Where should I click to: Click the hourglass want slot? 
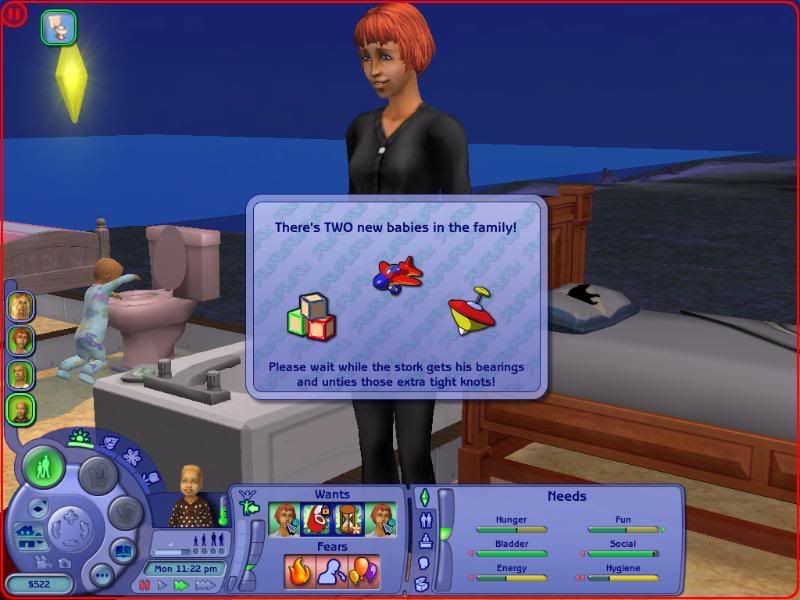(350, 519)
